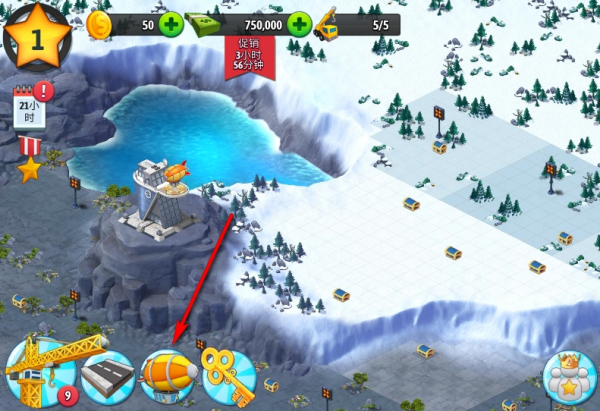Screen dimensions: 600x411
Task: Select the road building tool
Action: [x=106, y=377]
